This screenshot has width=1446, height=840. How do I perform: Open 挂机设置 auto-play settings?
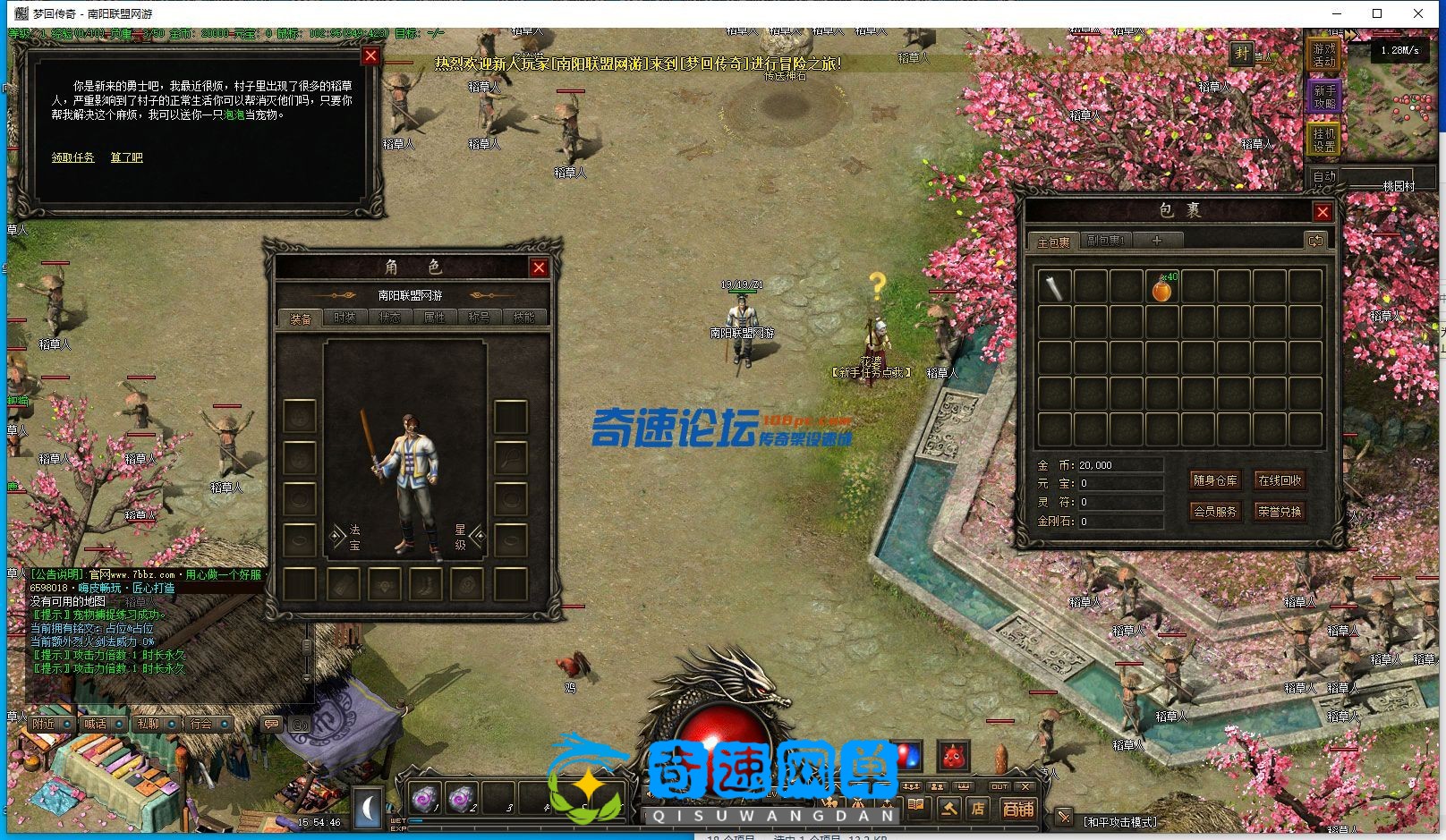1324,139
